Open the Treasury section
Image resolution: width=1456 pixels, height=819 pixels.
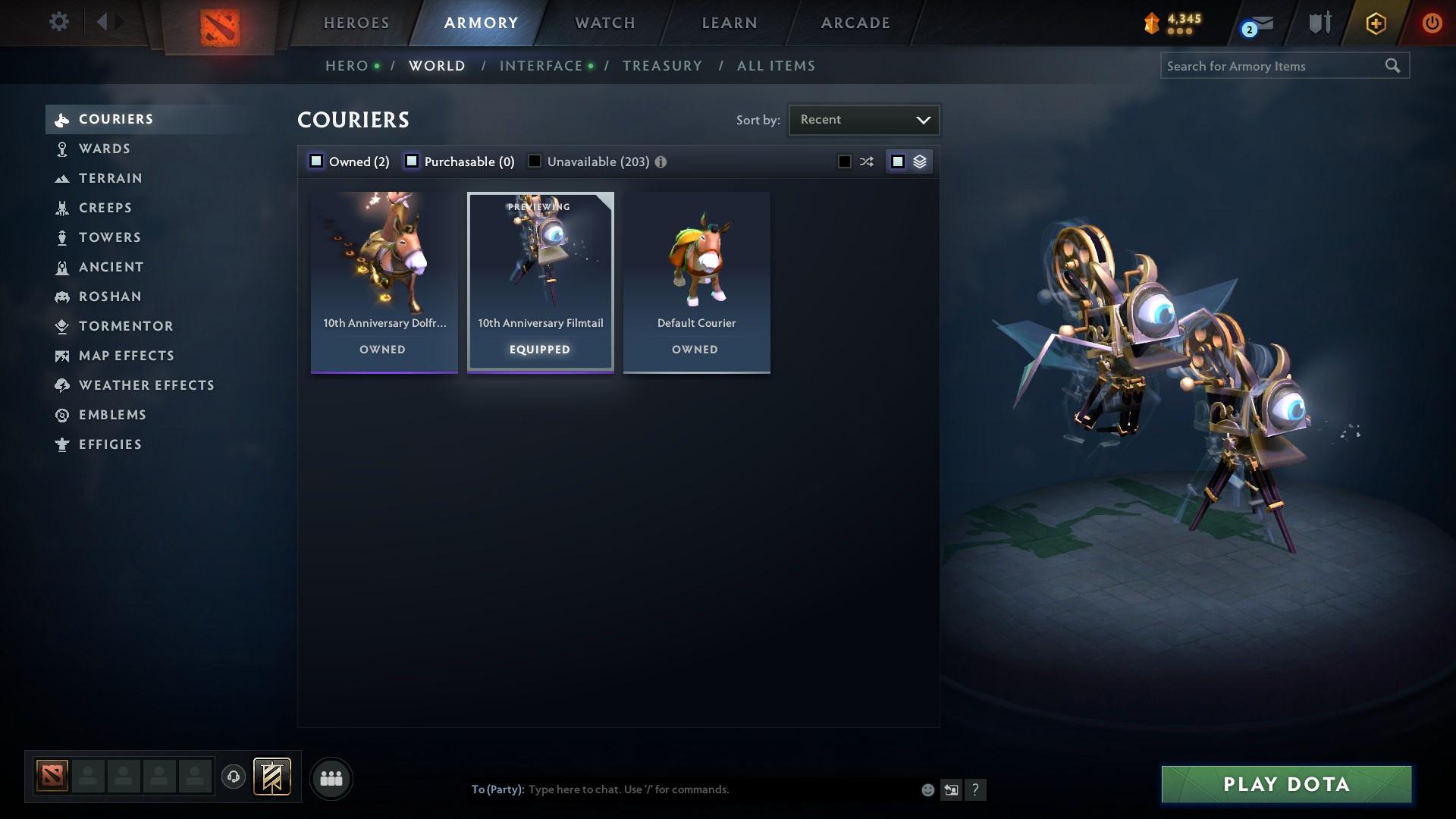coord(661,66)
